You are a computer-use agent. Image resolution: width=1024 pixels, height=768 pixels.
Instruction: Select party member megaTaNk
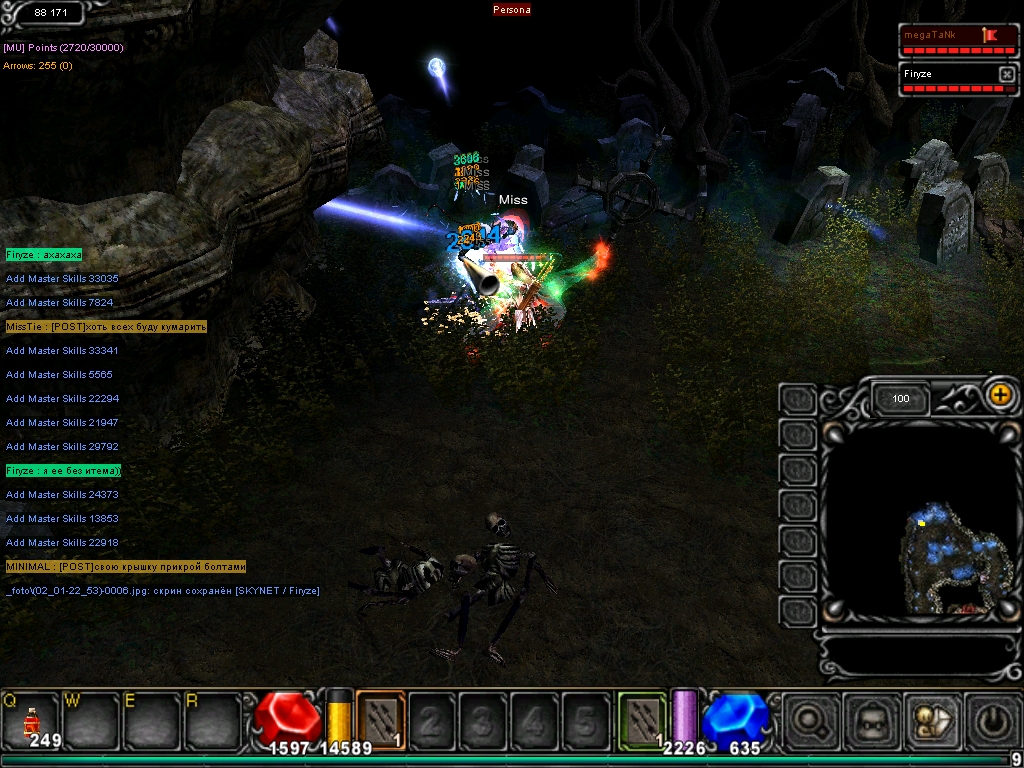point(940,35)
